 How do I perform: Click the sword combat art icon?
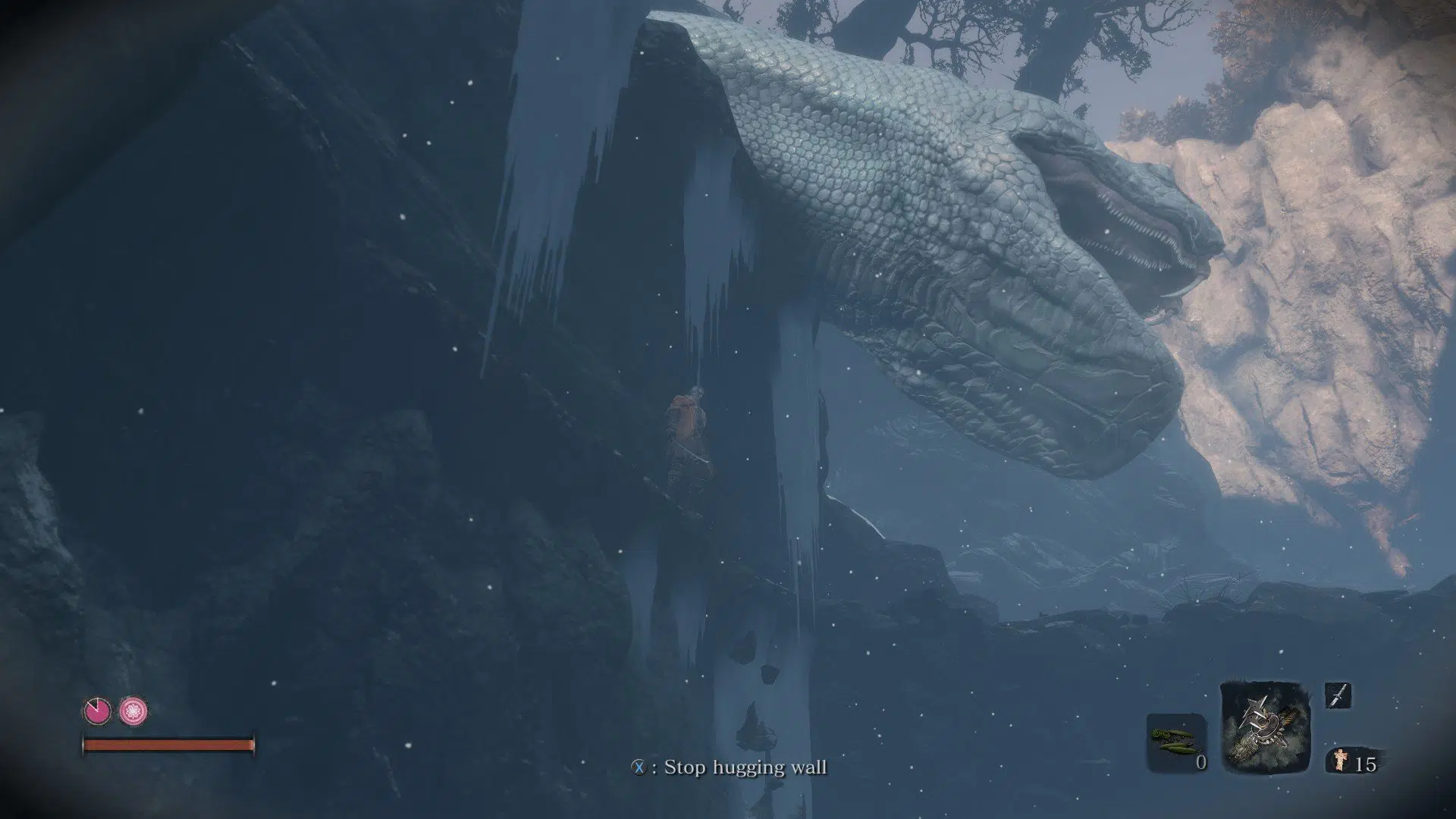1338,695
